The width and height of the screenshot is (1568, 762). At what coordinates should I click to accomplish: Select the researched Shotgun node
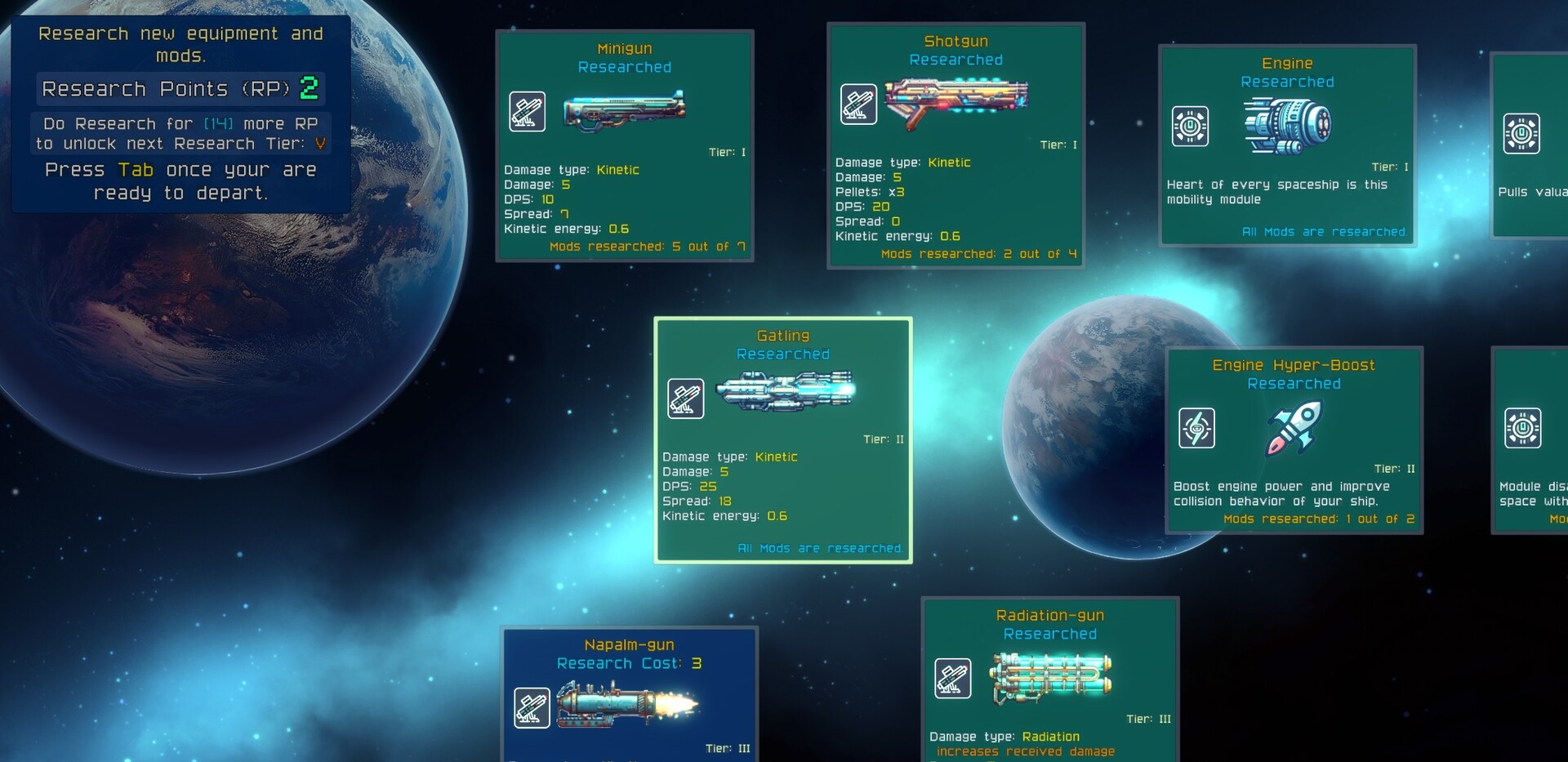tap(955, 143)
